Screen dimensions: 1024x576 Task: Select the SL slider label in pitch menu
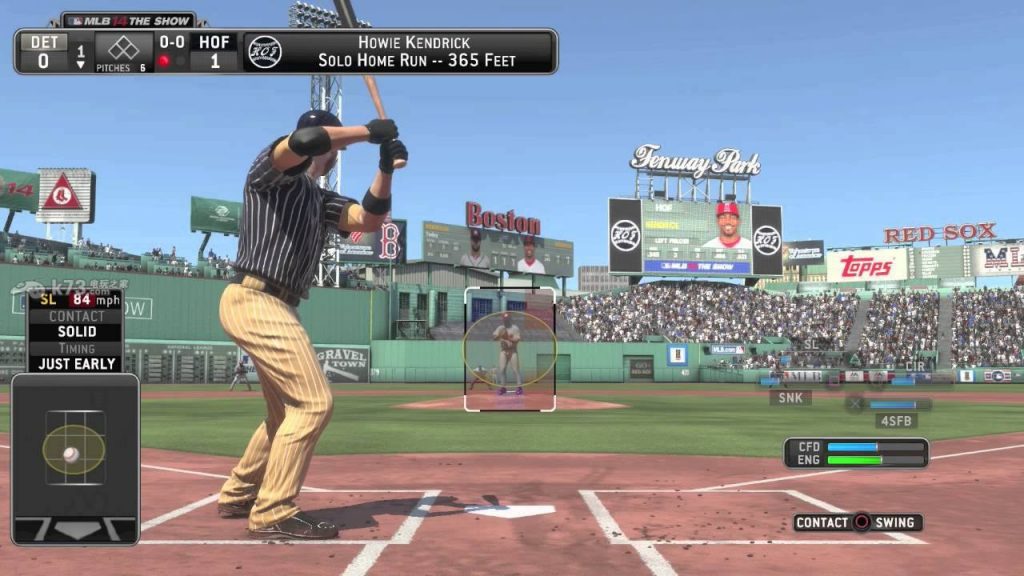pyautogui.click(x=810, y=345)
